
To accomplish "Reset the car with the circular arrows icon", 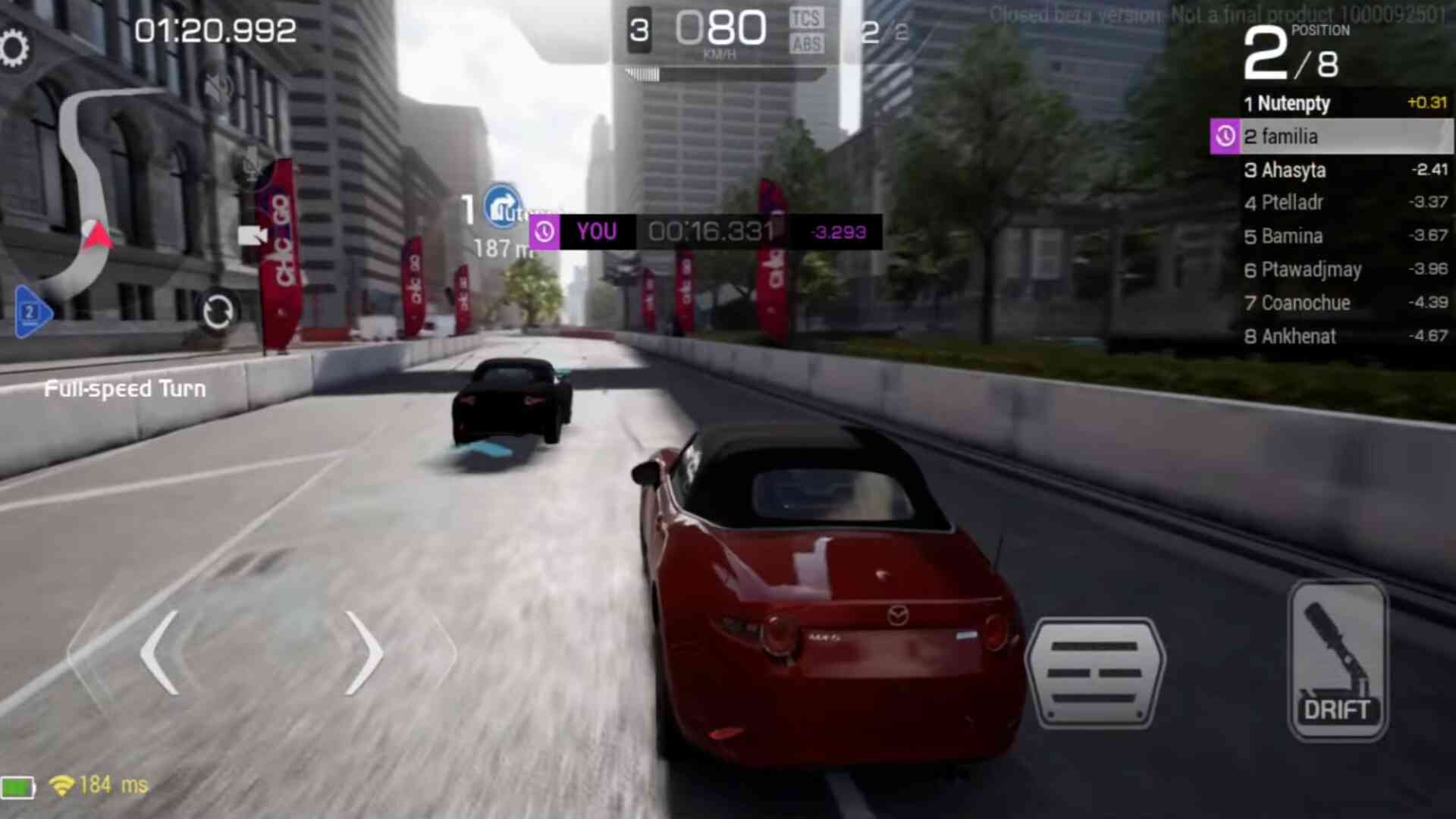I will coord(218,312).
